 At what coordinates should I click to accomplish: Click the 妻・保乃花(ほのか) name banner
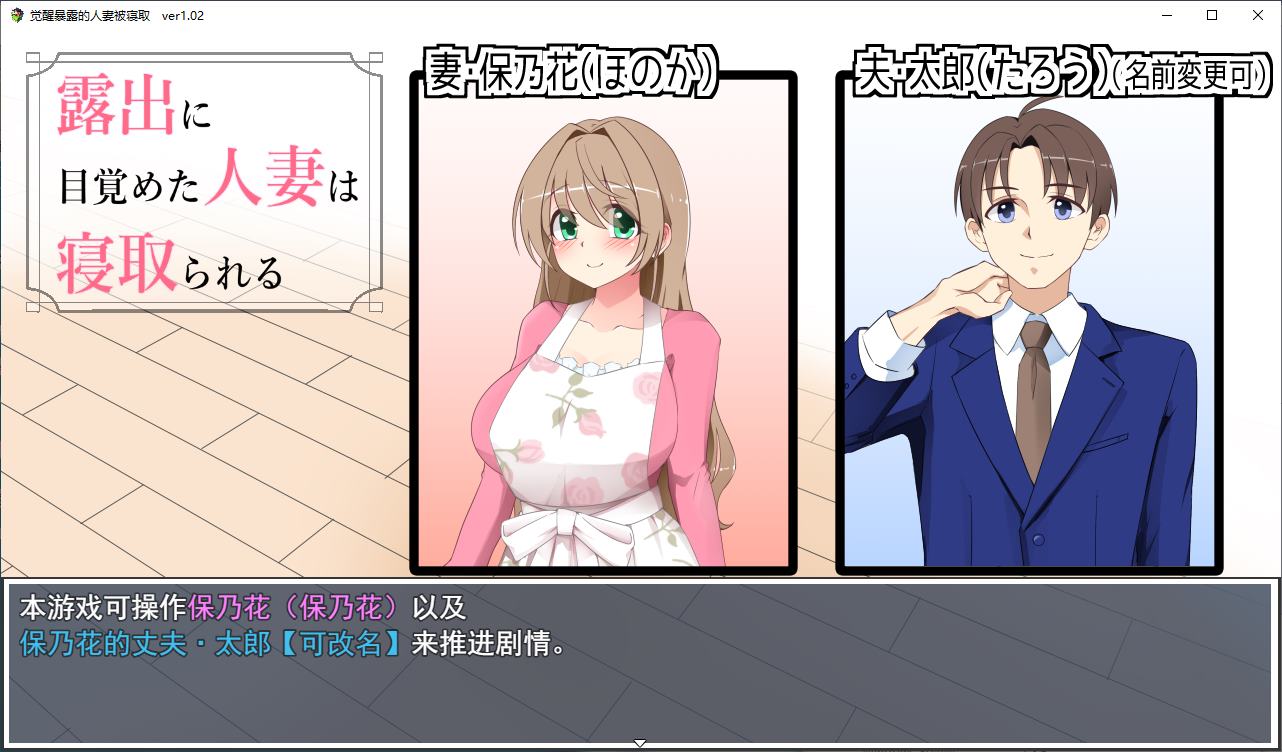(x=572, y=72)
